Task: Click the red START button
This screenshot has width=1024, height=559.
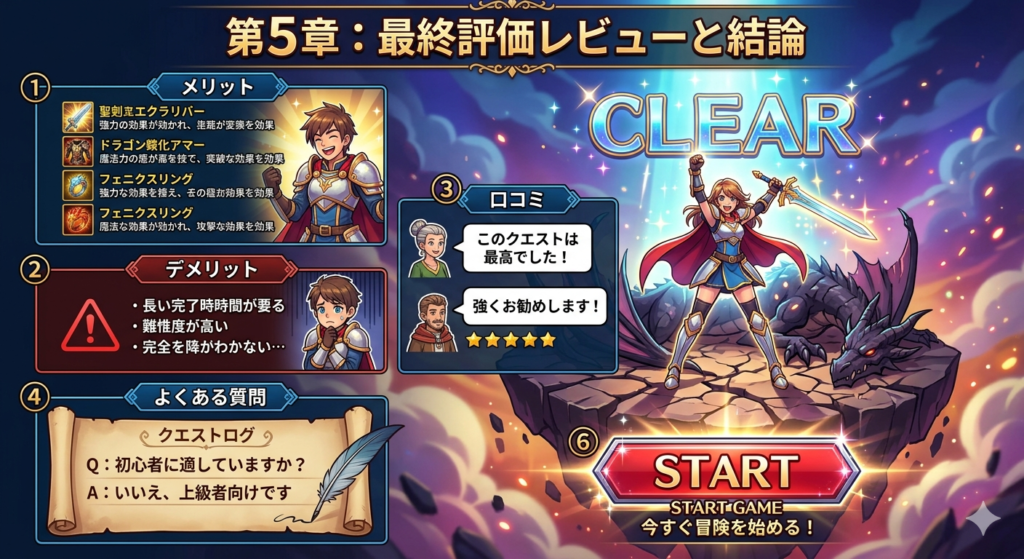Action: (726, 470)
